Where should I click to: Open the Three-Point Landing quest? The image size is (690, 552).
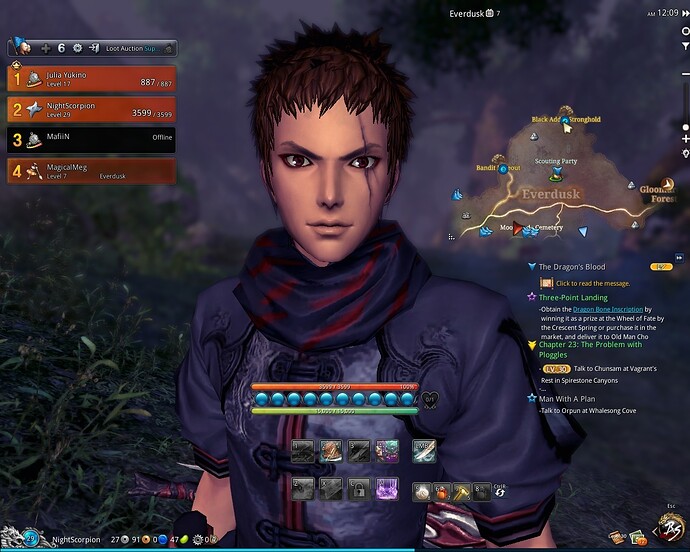(573, 297)
